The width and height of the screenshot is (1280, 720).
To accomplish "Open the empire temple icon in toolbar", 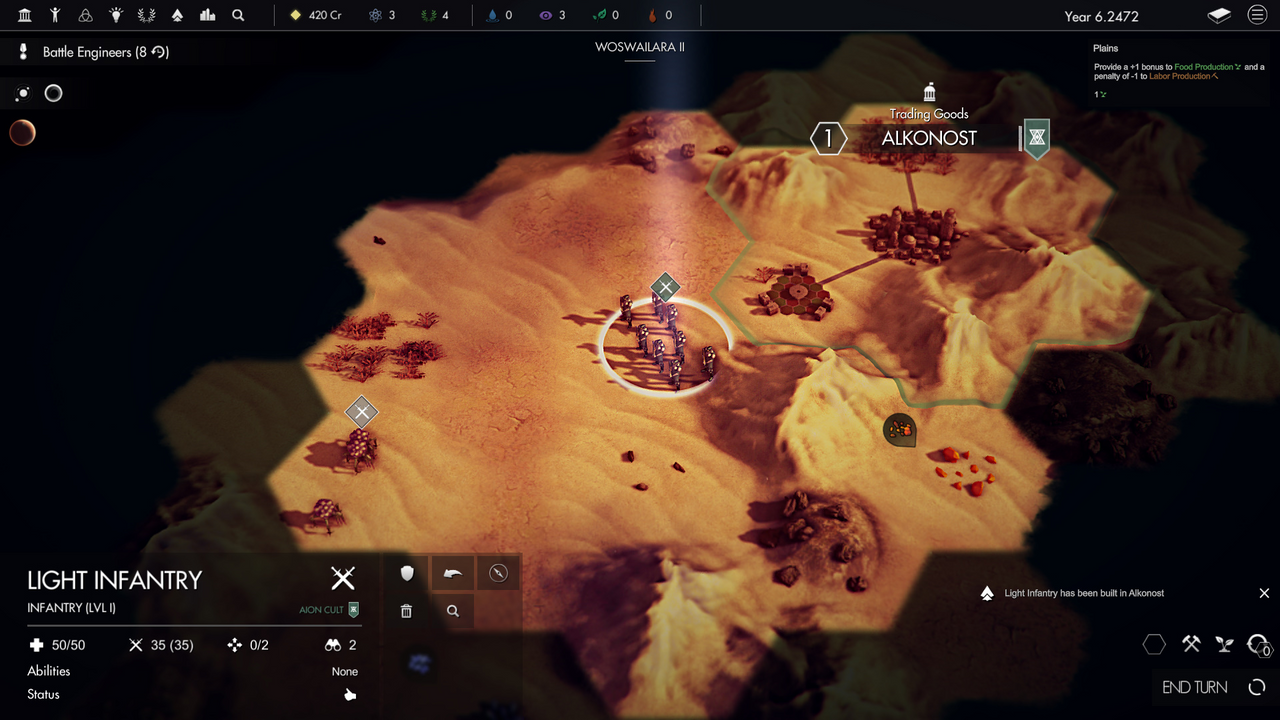I will point(25,16).
